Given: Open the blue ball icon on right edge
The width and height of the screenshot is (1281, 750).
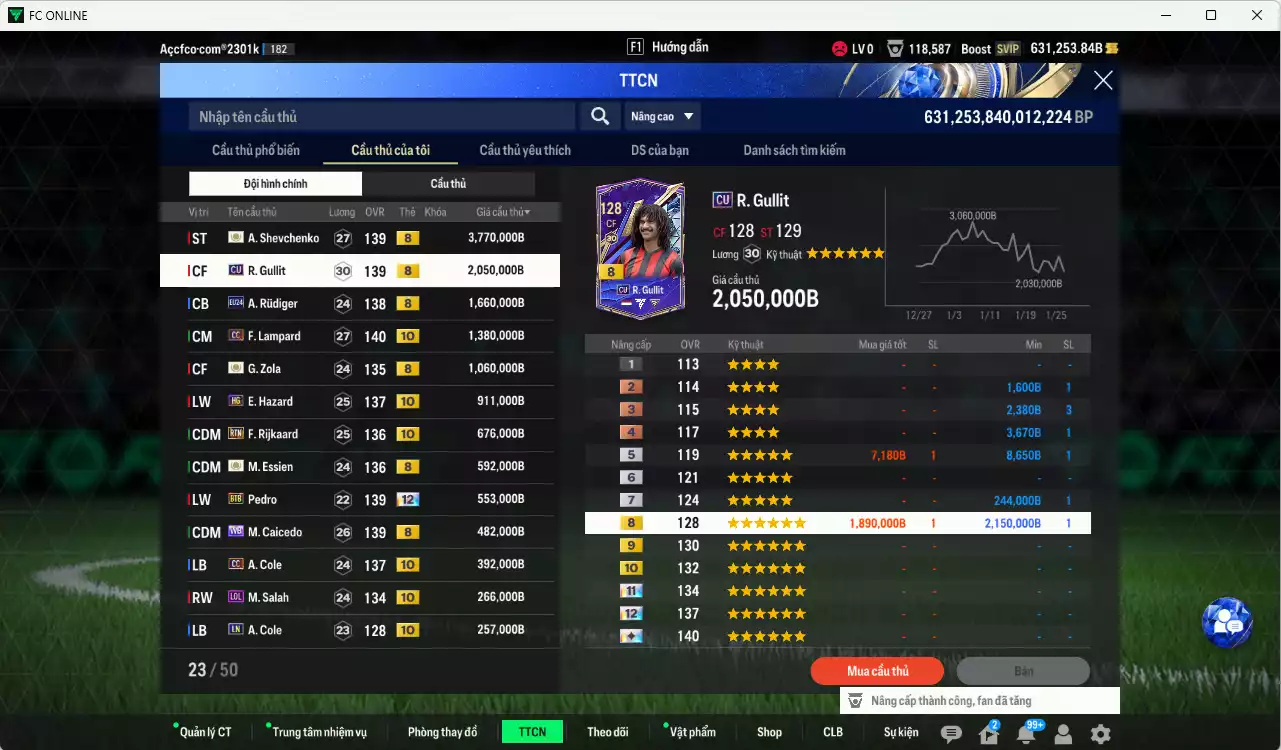Looking at the screenshot, I should pyautogui.click(x=1227, y=622).
